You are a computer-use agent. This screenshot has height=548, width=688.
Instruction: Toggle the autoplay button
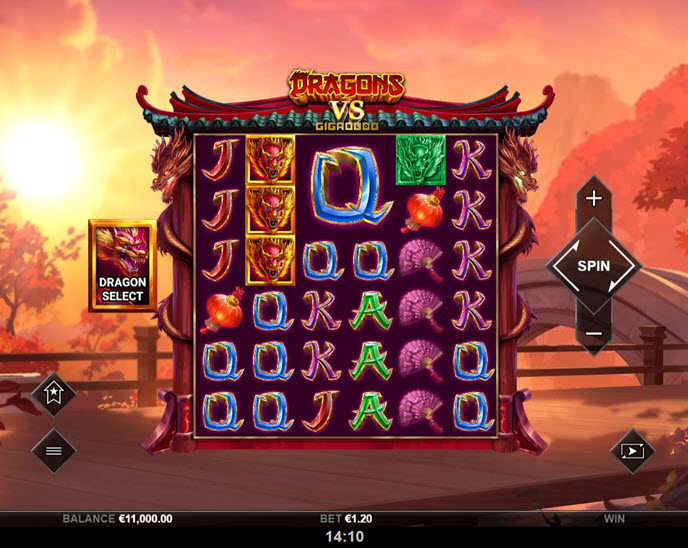tap(632, 450)
